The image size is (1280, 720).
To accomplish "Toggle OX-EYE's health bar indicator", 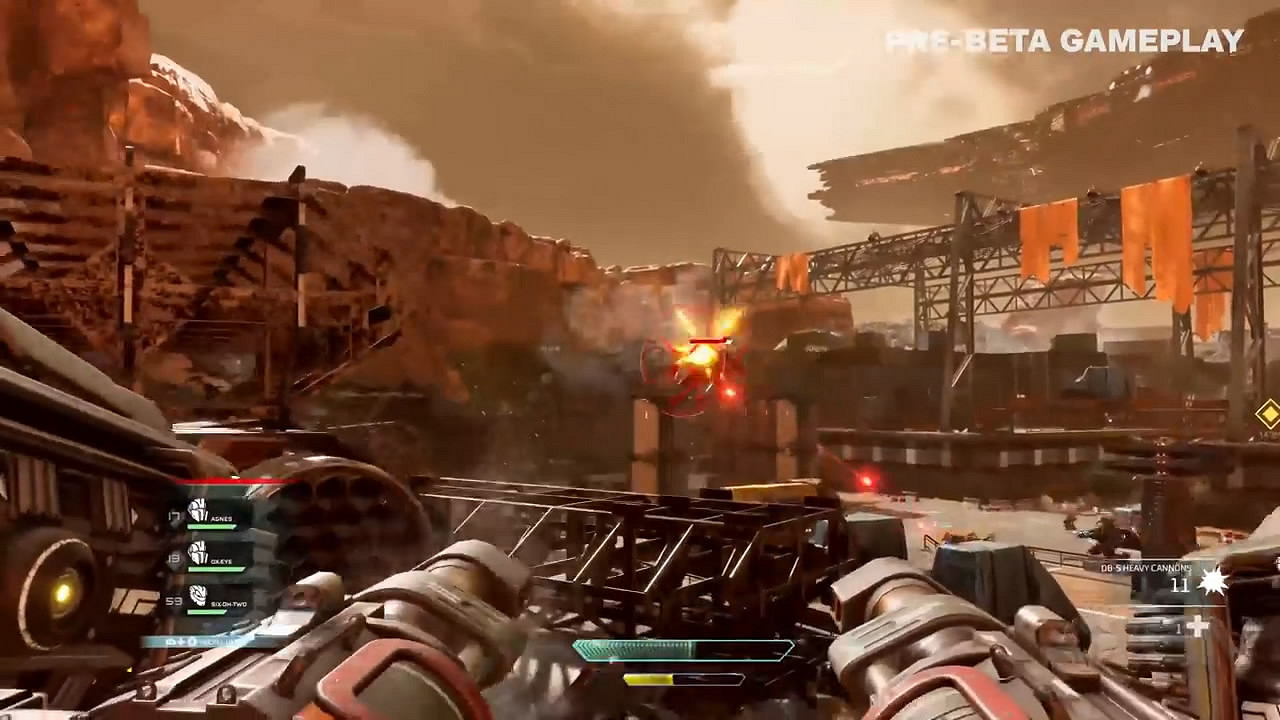I will coord(217,568).
